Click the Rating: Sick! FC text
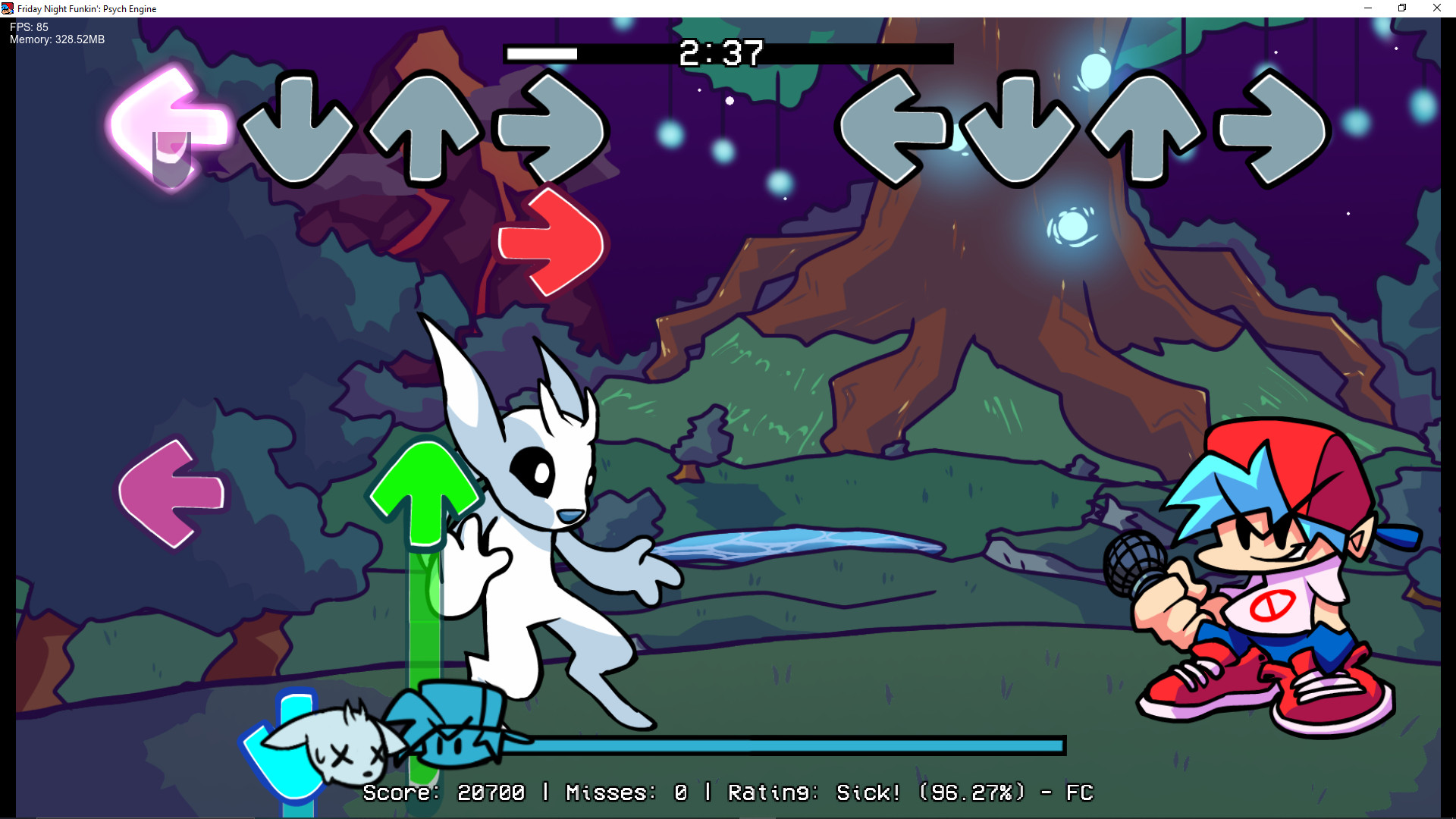Viewport: 1456px width, 819px height. click(910, 792)
